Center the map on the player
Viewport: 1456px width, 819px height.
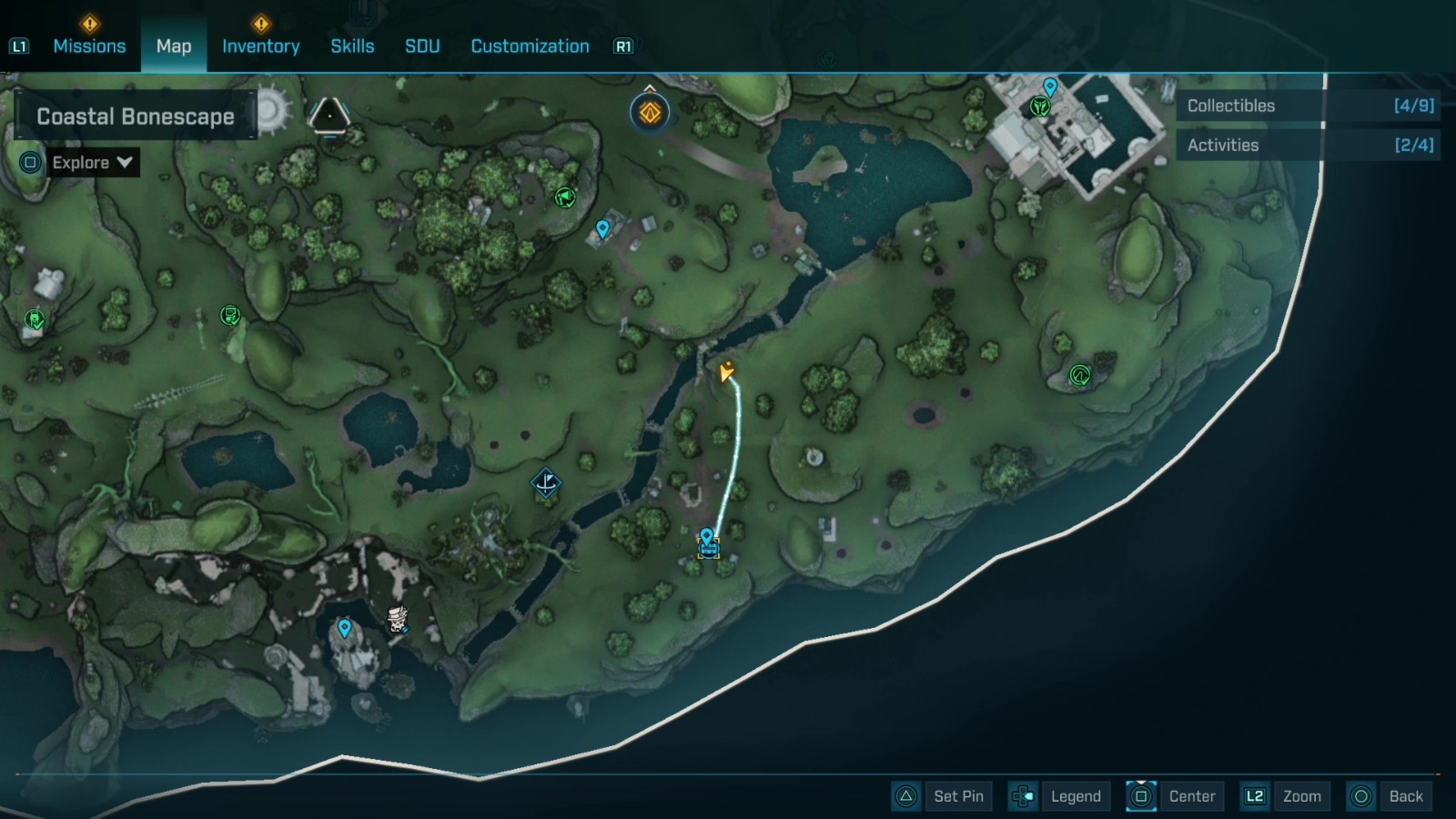click(x=1175, y=796)
